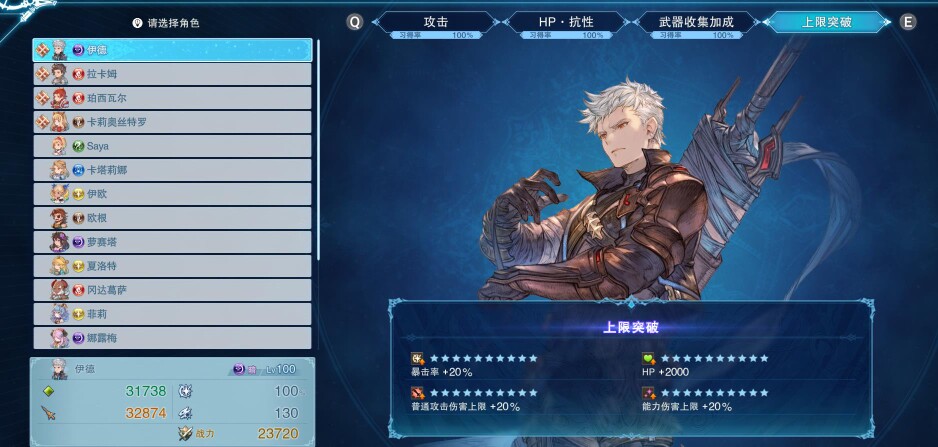
Task: Choose the Saya character row
Action: 173,146
